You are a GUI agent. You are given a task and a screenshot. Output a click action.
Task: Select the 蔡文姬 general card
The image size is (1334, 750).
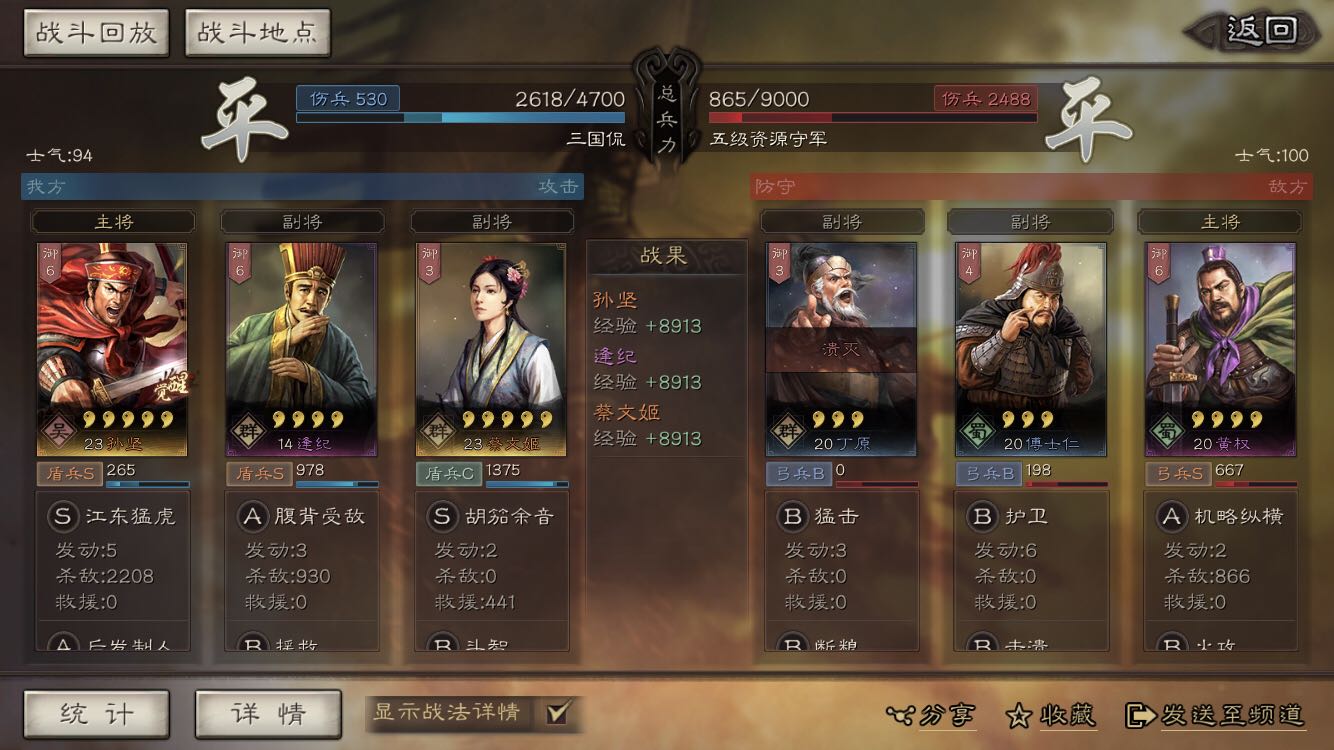click(491, 348)
